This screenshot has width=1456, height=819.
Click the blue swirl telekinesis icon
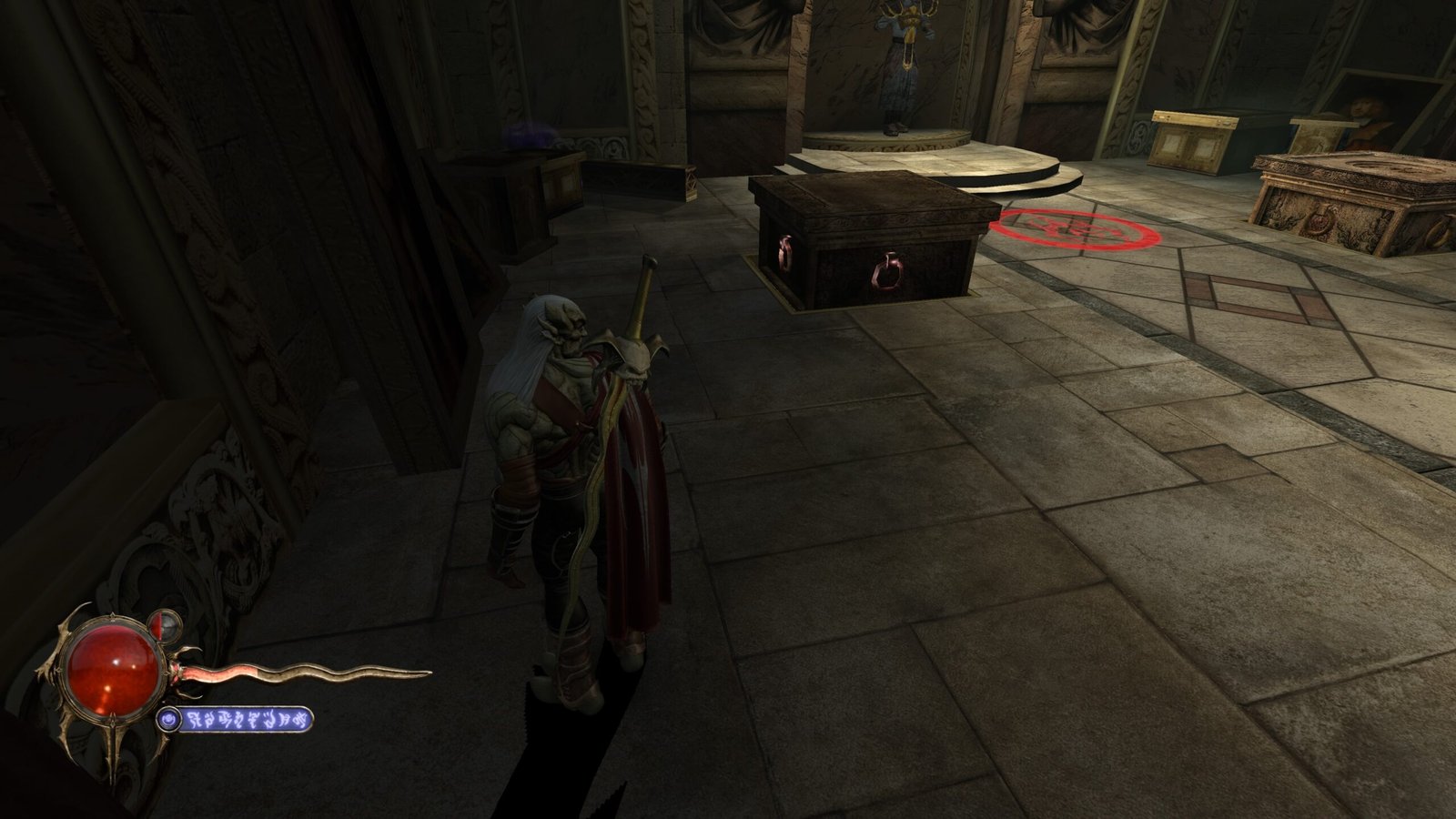tap(167, 721)
